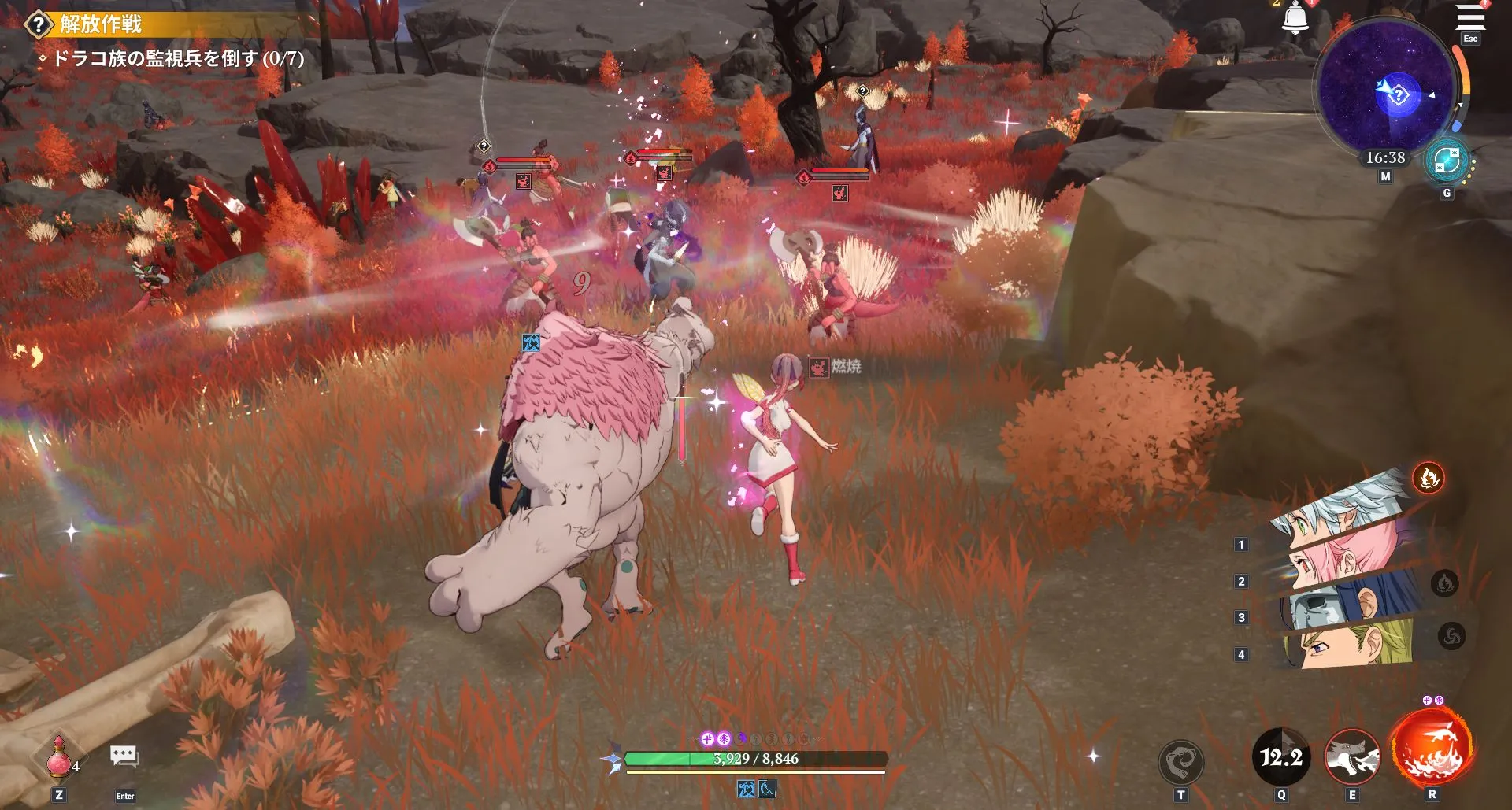1512x810 pixels.
Task: Select the teal icon below the minimap
Action: (x=1447, y=161)
